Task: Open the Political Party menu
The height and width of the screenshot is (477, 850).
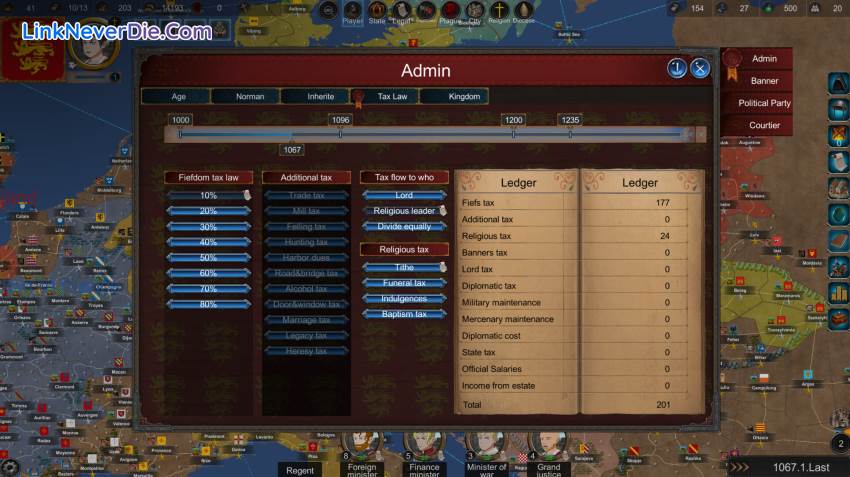Action: [x=764, y=103]
